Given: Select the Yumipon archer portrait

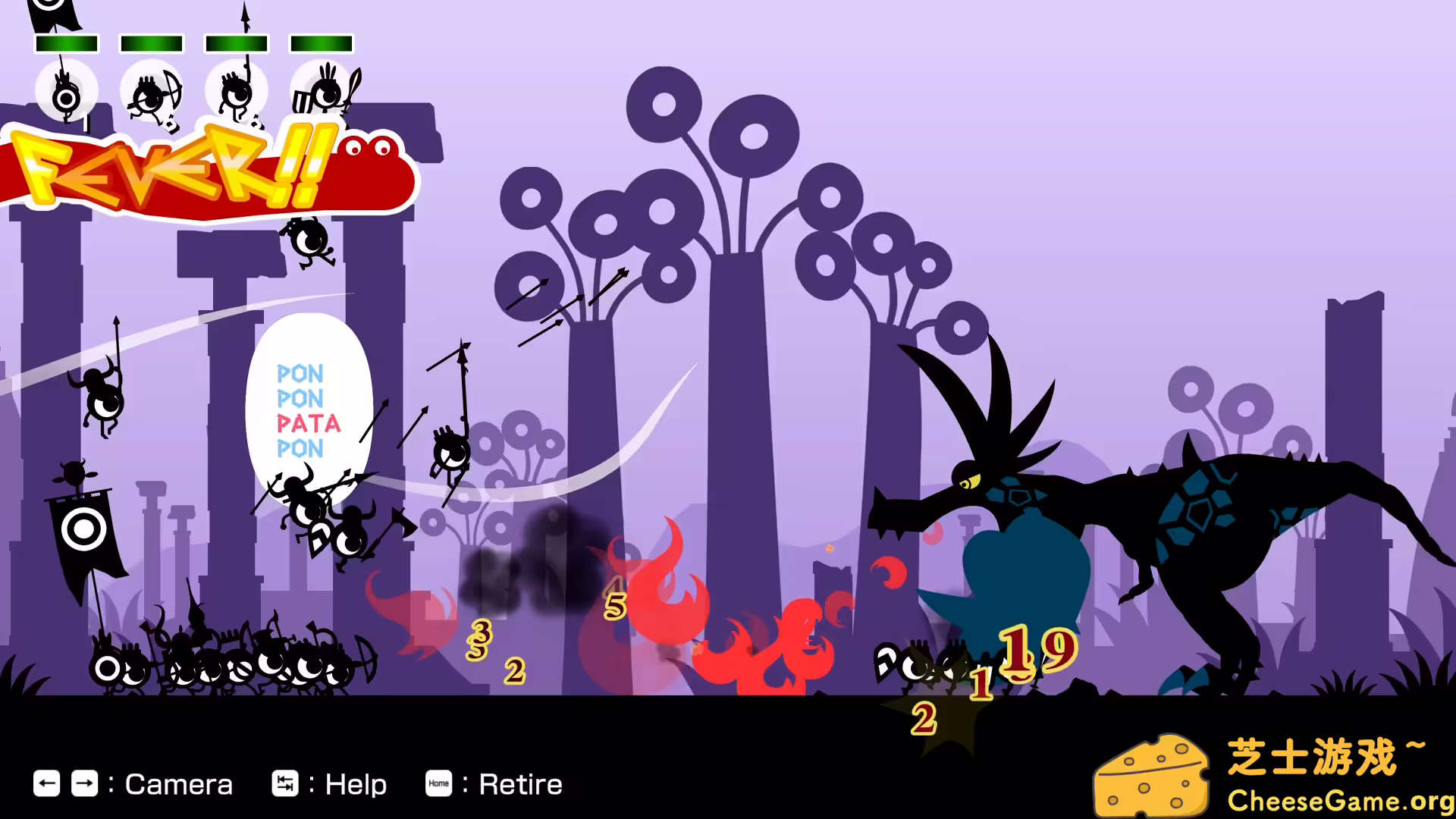Looking at the screenshot, I should 150,91.
